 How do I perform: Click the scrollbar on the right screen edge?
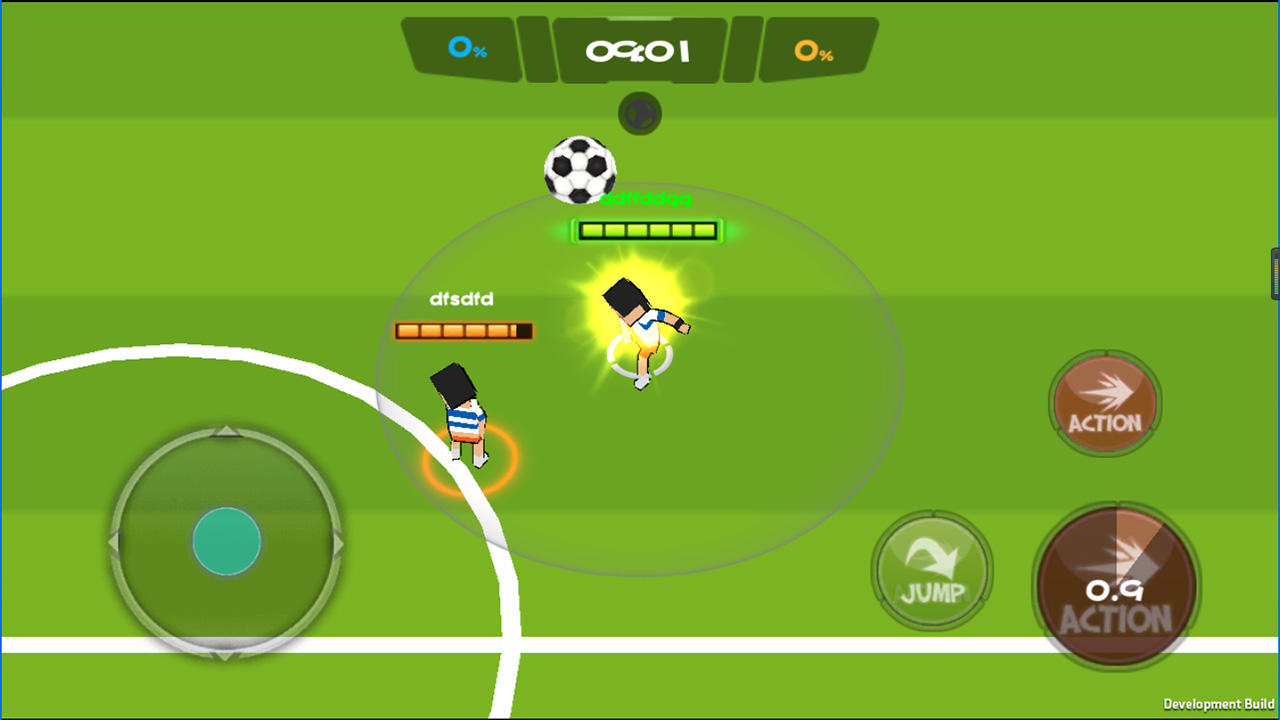(1275, 270)
